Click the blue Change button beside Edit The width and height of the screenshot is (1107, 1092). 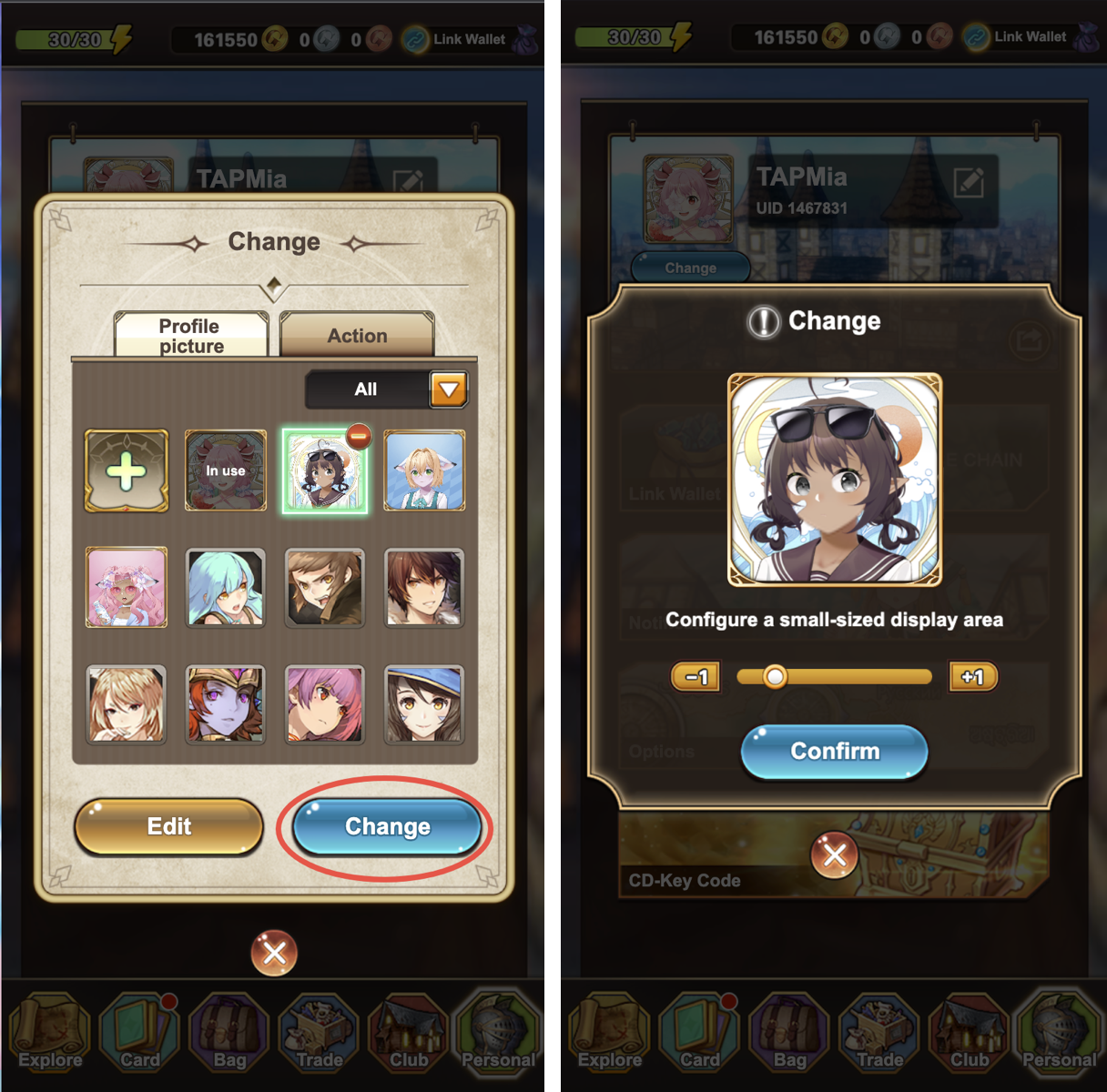pyautogui.click(x=387, y=826)
